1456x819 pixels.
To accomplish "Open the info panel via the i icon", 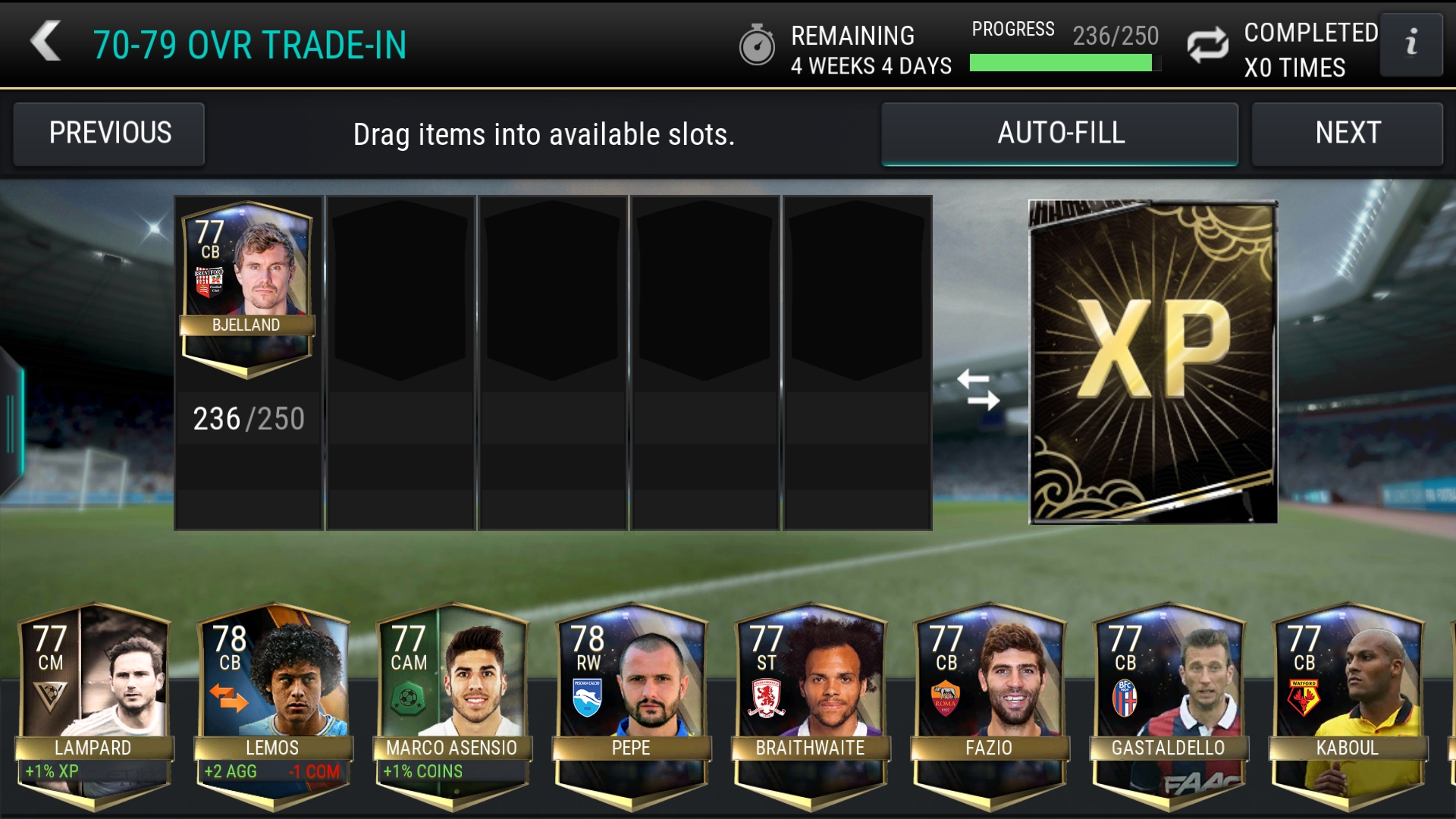I will (x=1412, y=44).
